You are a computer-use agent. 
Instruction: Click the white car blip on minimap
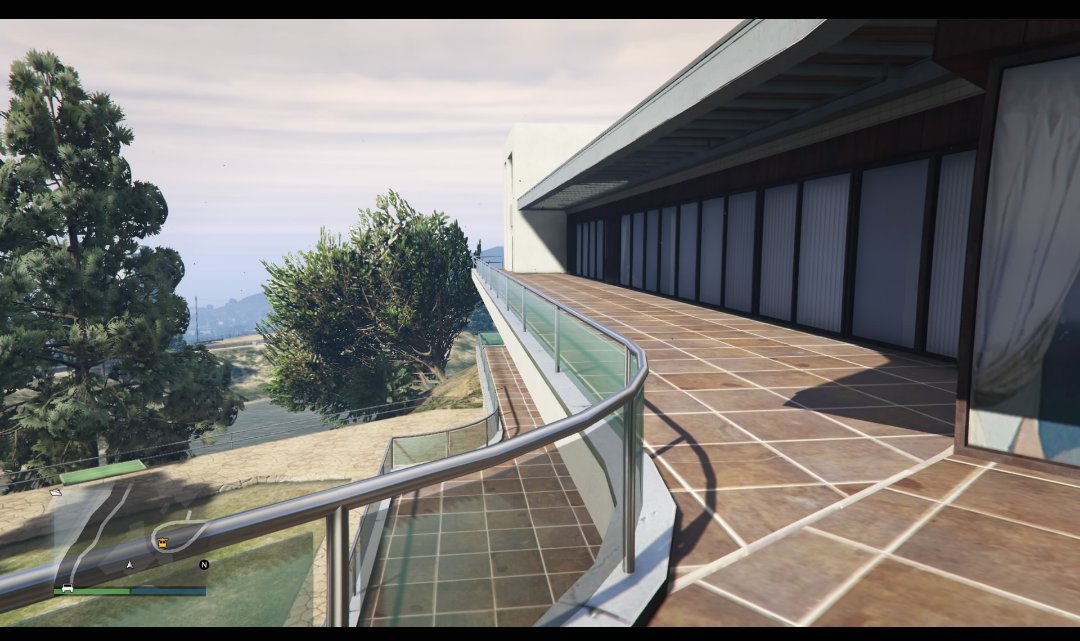tap(67, 588)
